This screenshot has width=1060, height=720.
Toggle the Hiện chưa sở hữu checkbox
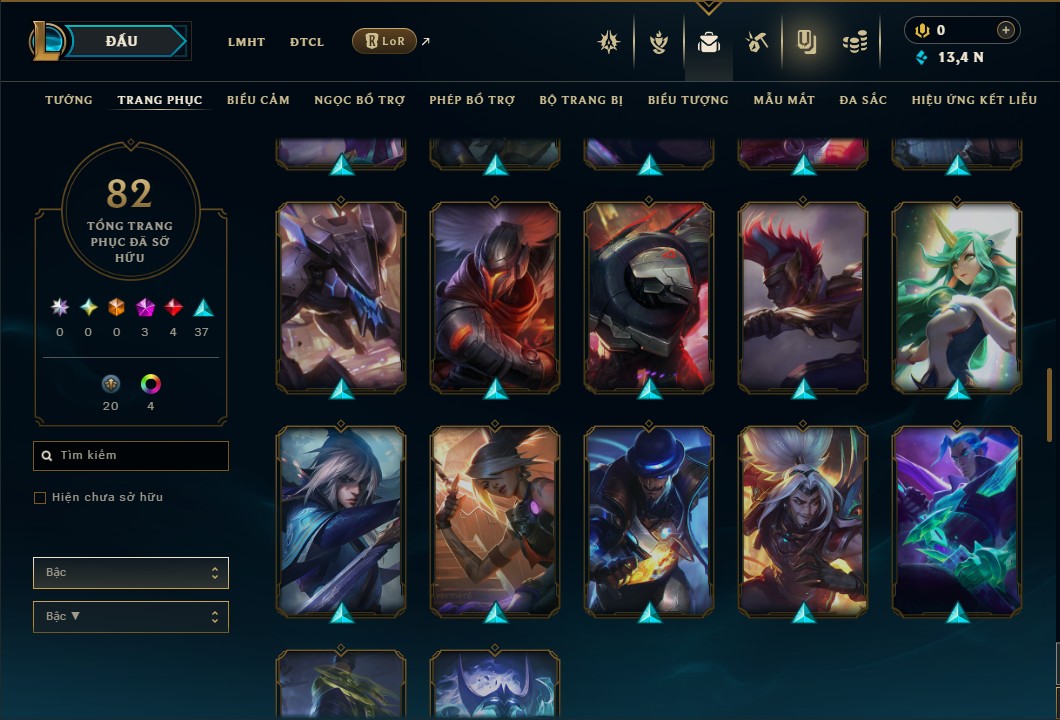point(40,498)
